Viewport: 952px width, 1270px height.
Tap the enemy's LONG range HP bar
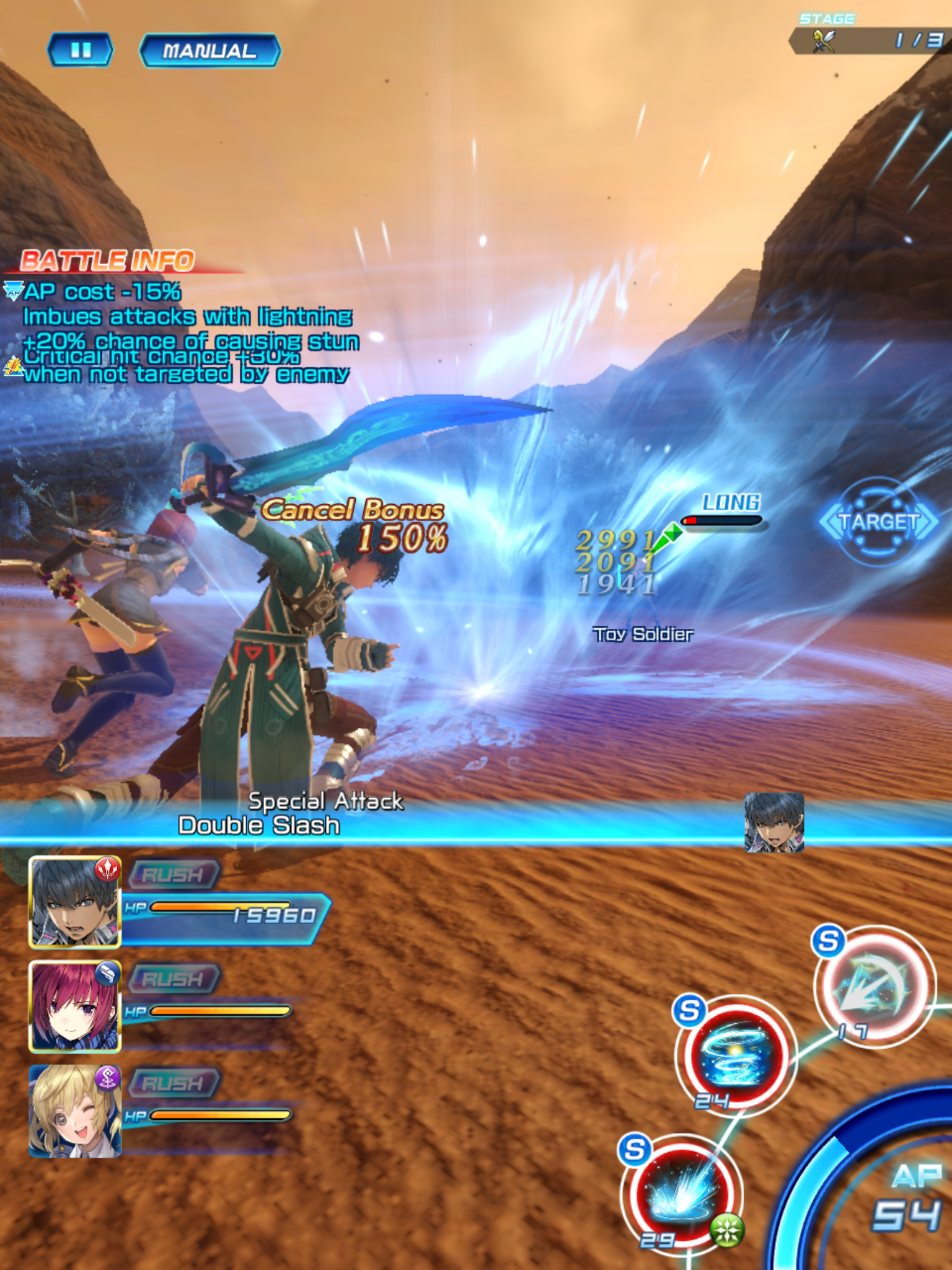[x=721, y=520]
